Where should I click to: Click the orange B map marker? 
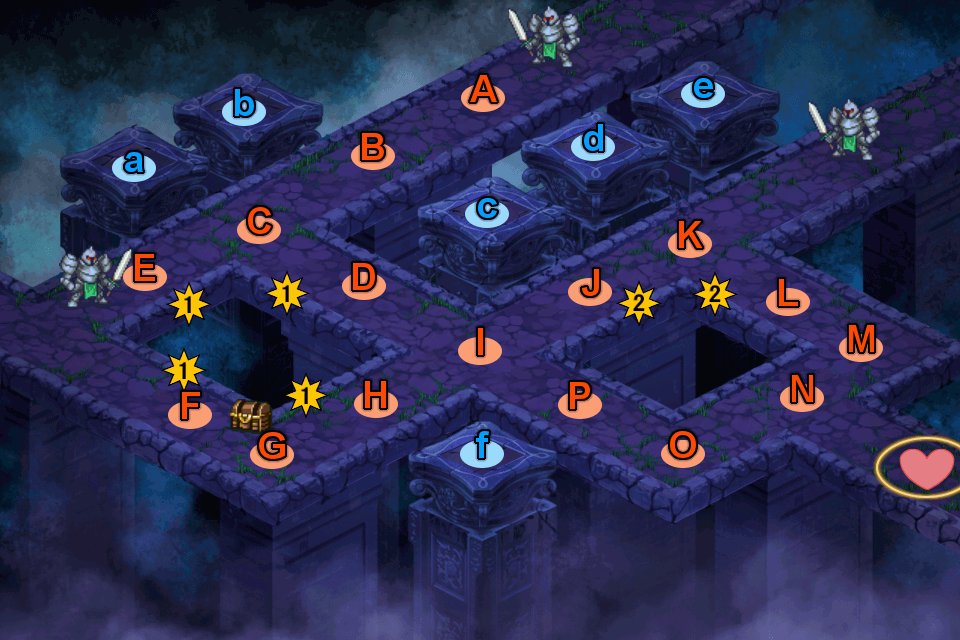coord(372,151)
